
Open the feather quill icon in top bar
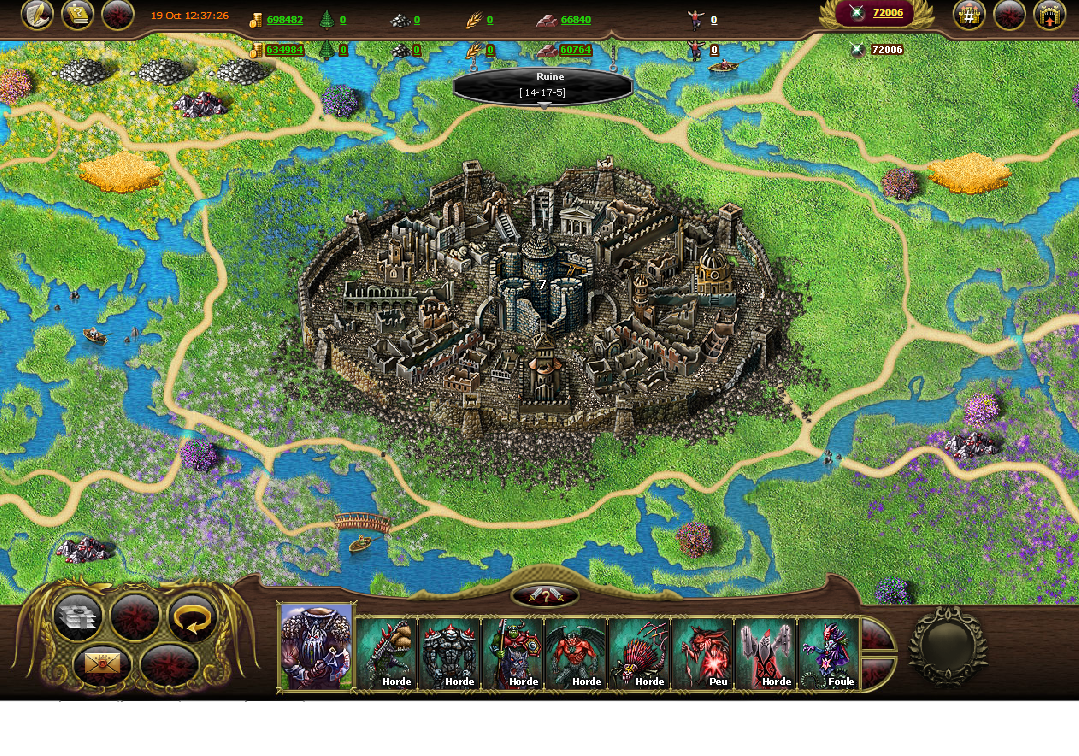click(x=37, y=15)
